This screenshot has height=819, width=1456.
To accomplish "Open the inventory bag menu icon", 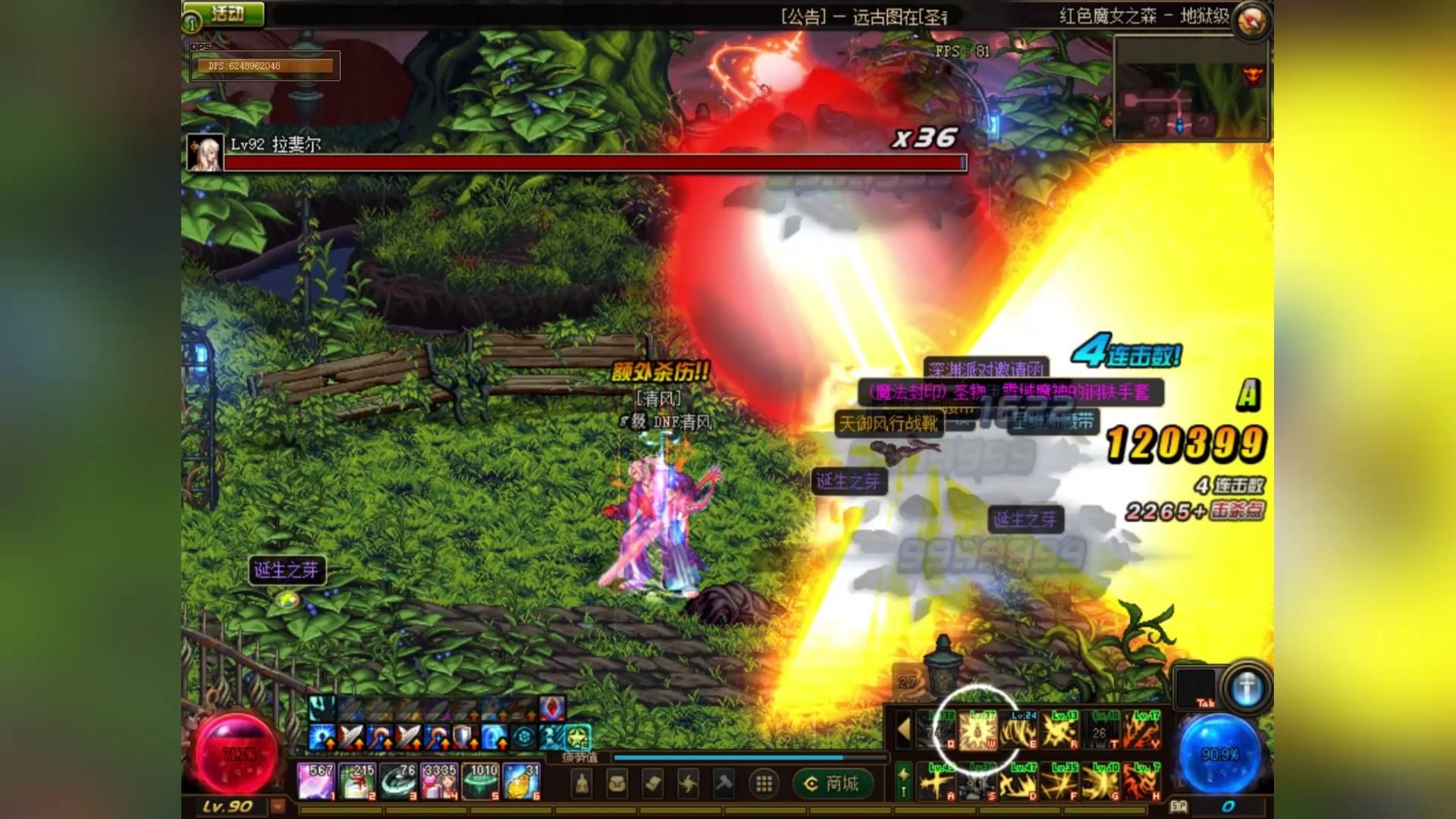I will point(617,783).
